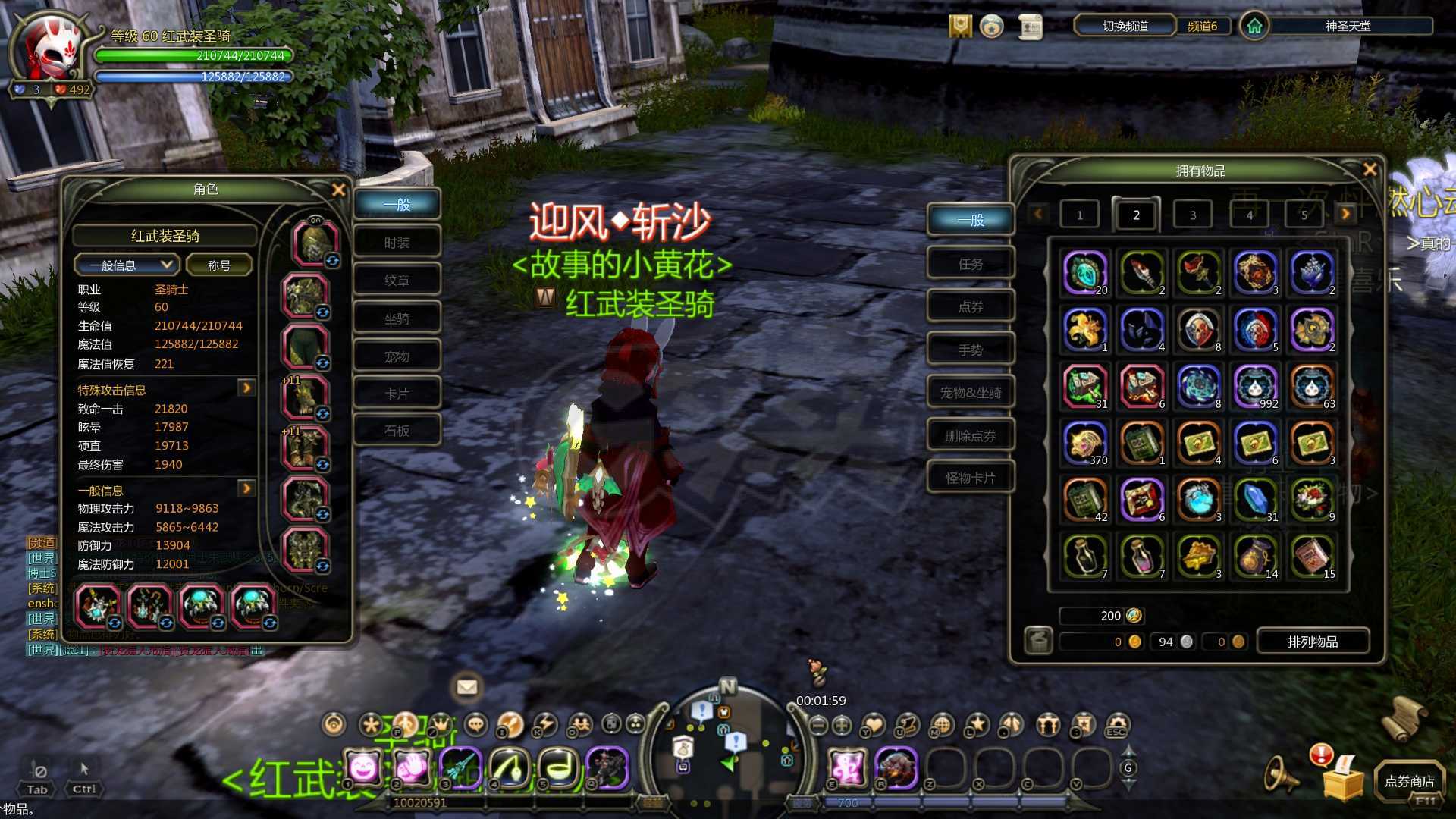
Task: Switch to the 时装 costume tab
Action: pyautogui.click(x=397, y=243)
